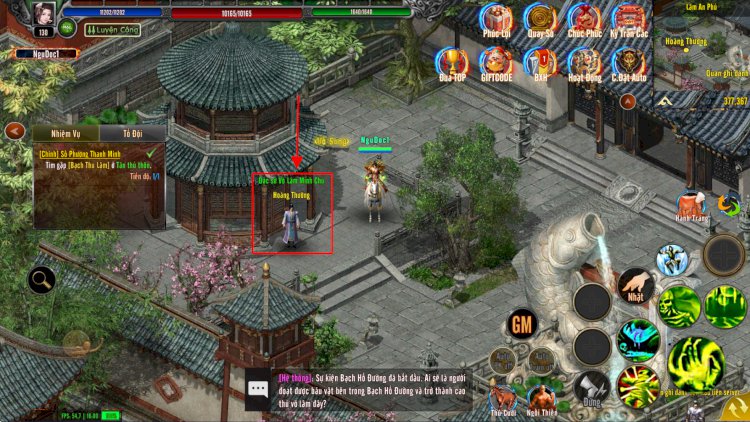
Task: Open the Phúc Lợi gift box menu
Action: click(497, 19)
